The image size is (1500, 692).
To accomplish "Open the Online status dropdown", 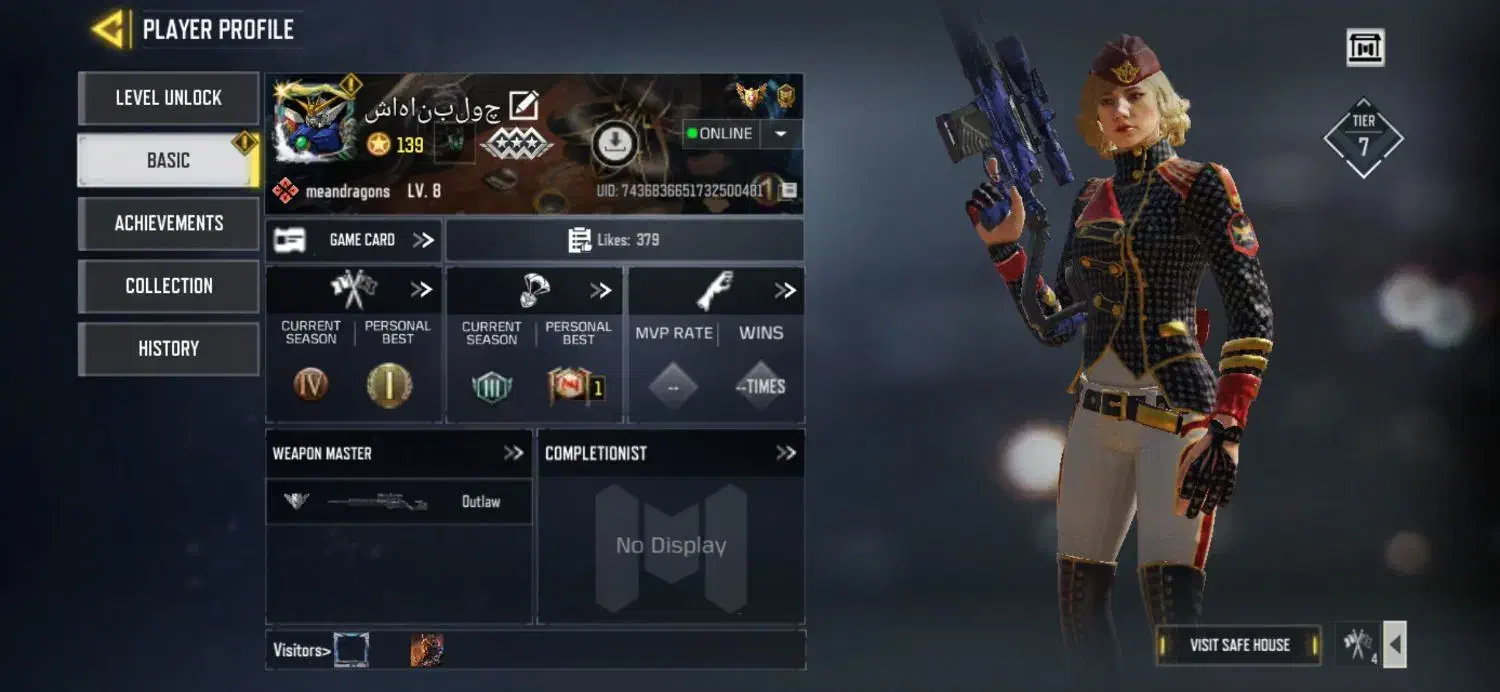I will [781, 134].
